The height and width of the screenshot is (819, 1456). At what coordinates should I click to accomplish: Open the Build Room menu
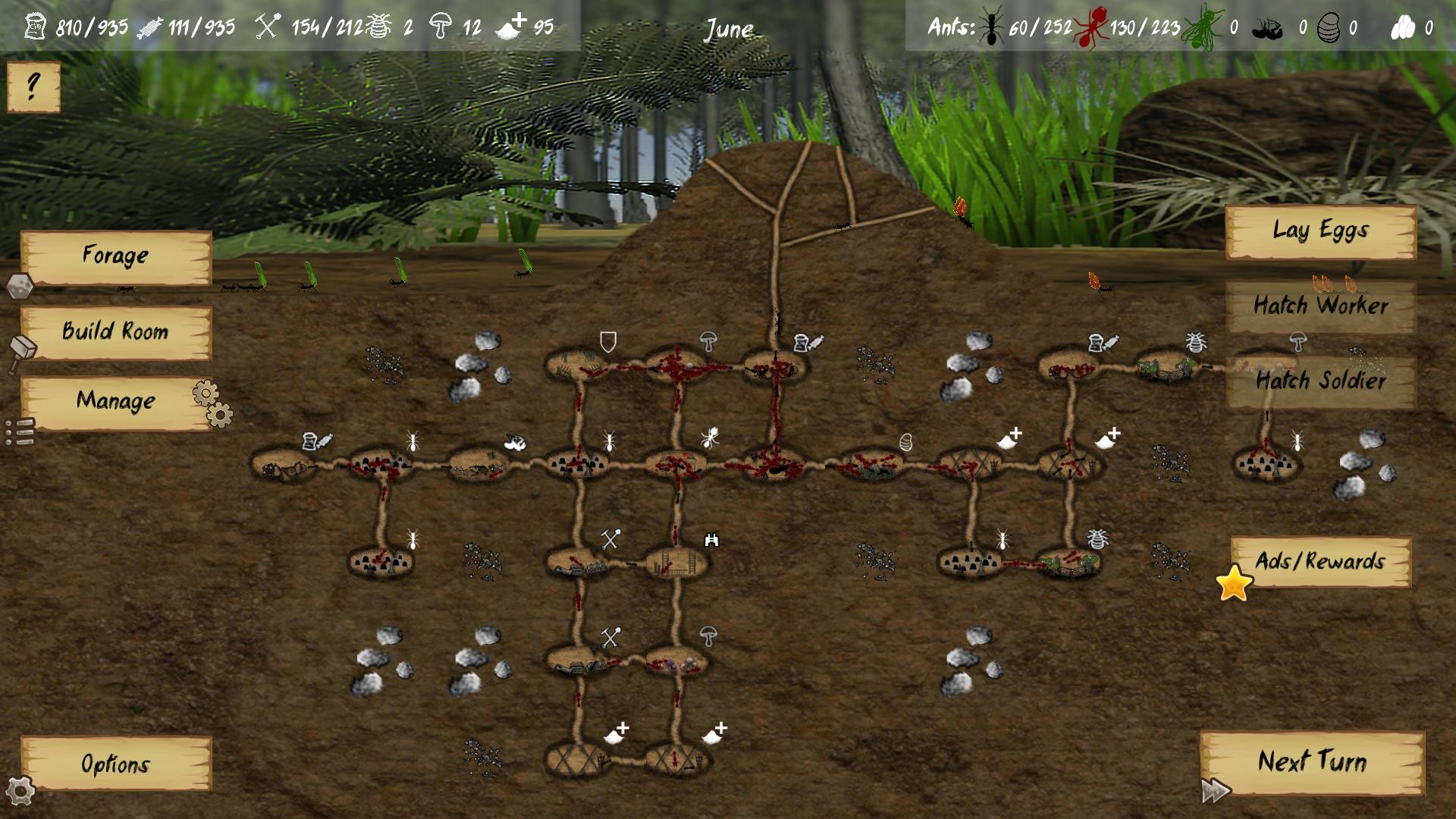tap(115, 331)
